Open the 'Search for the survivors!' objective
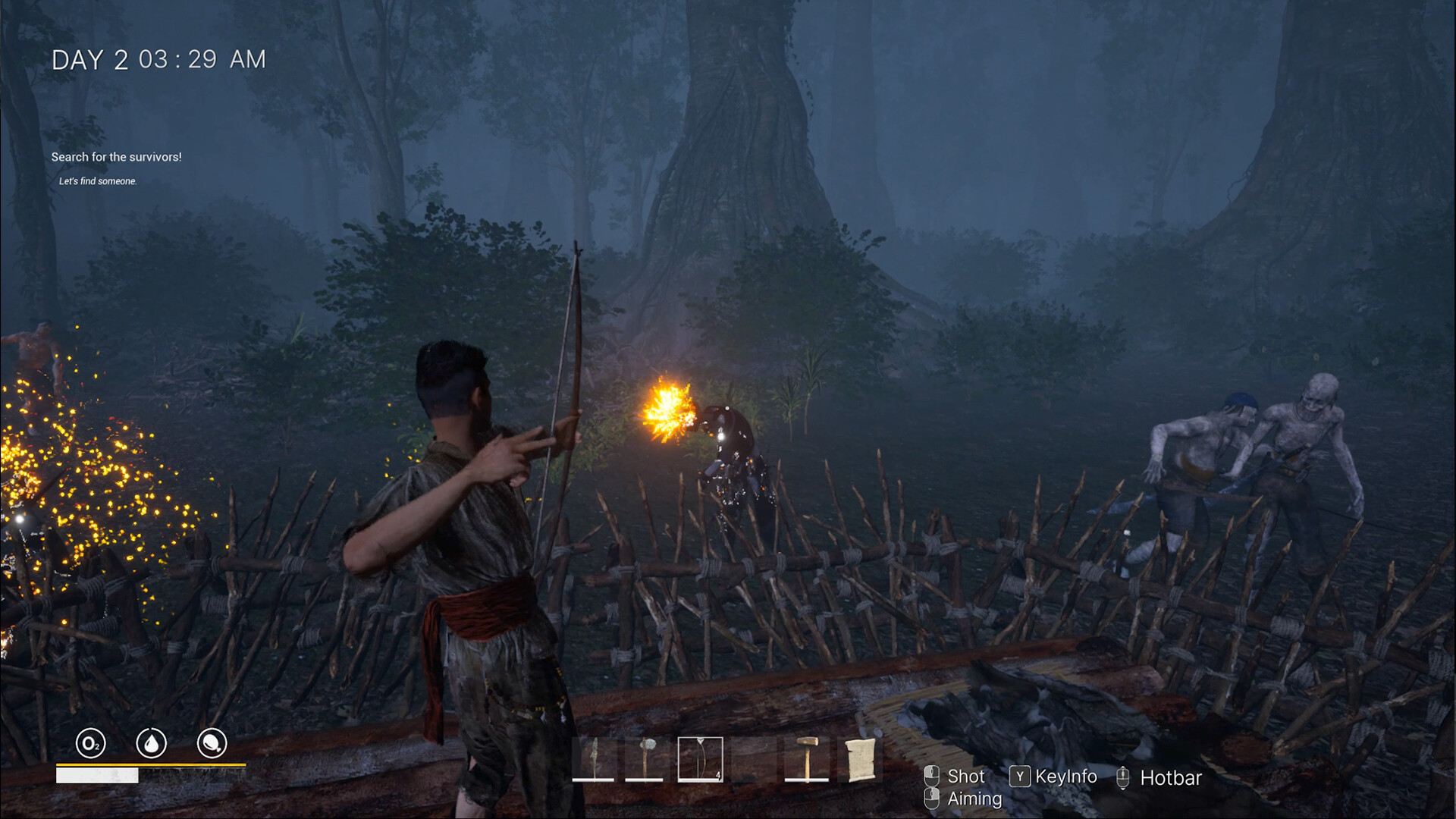 [117, 157]
